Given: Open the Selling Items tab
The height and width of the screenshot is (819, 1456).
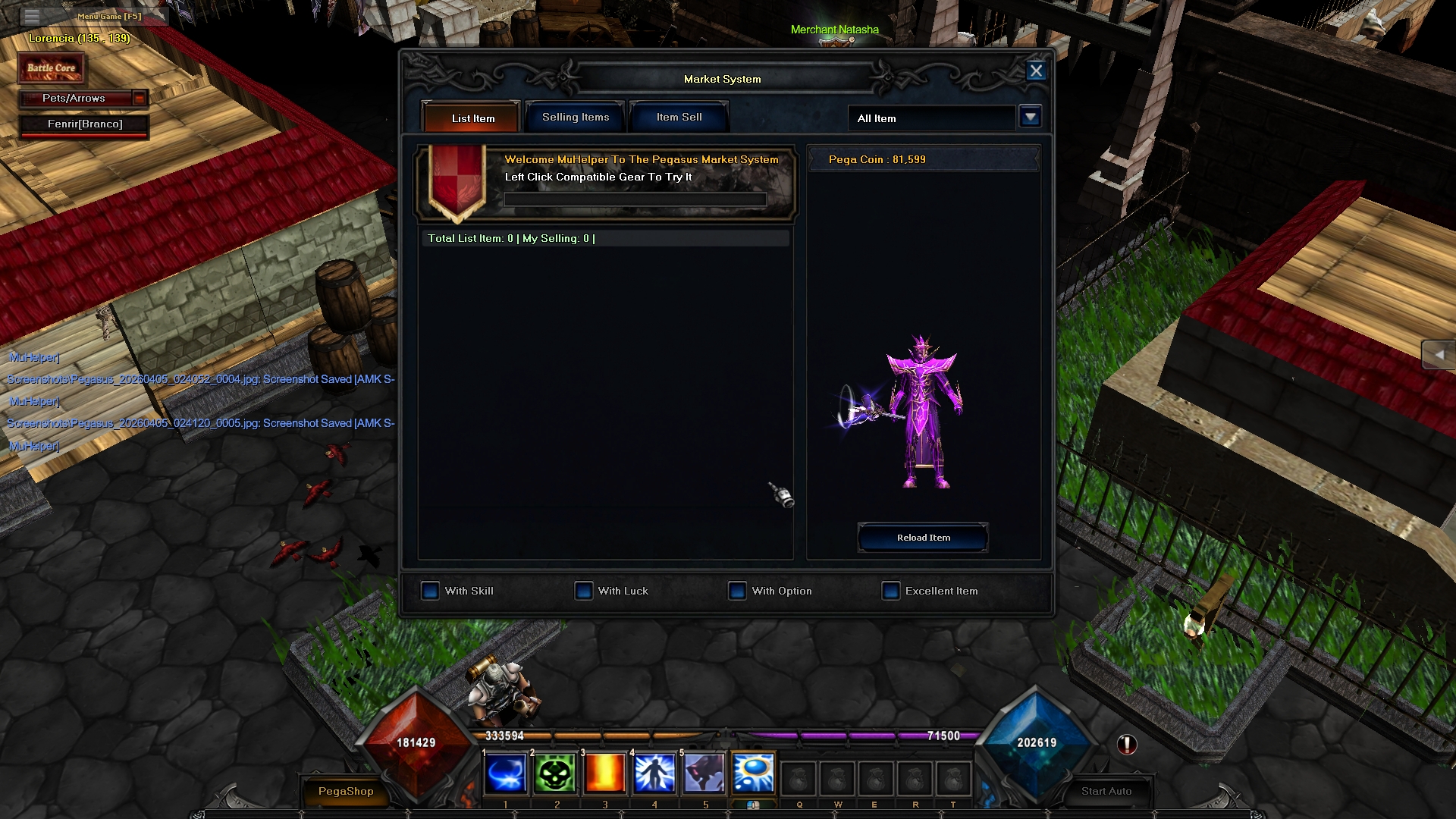Looking at the screenshot, I should click(x=575, y=118).
